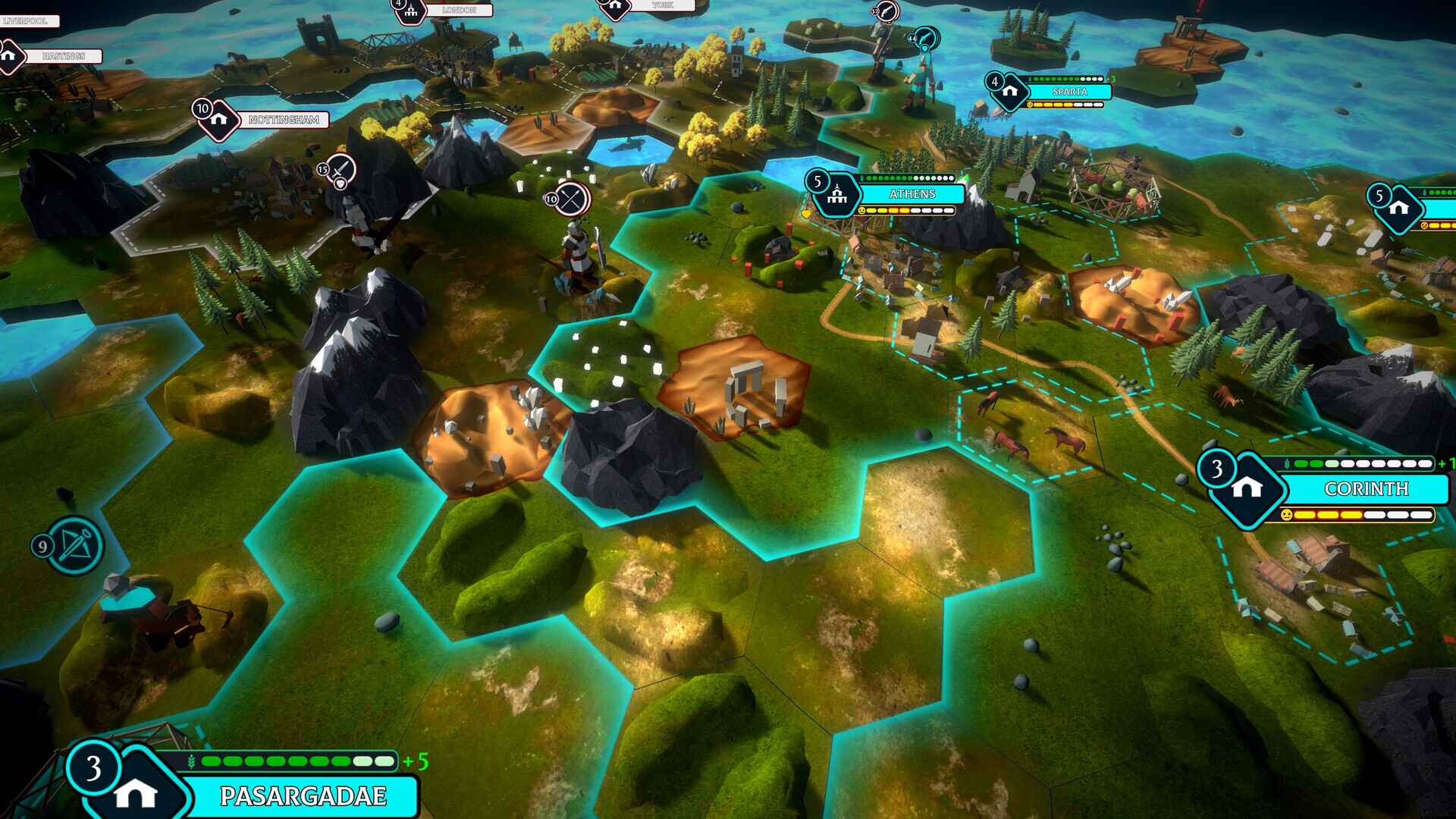
Task: Click the church icon beside the London label
Action: click(409, 11)
